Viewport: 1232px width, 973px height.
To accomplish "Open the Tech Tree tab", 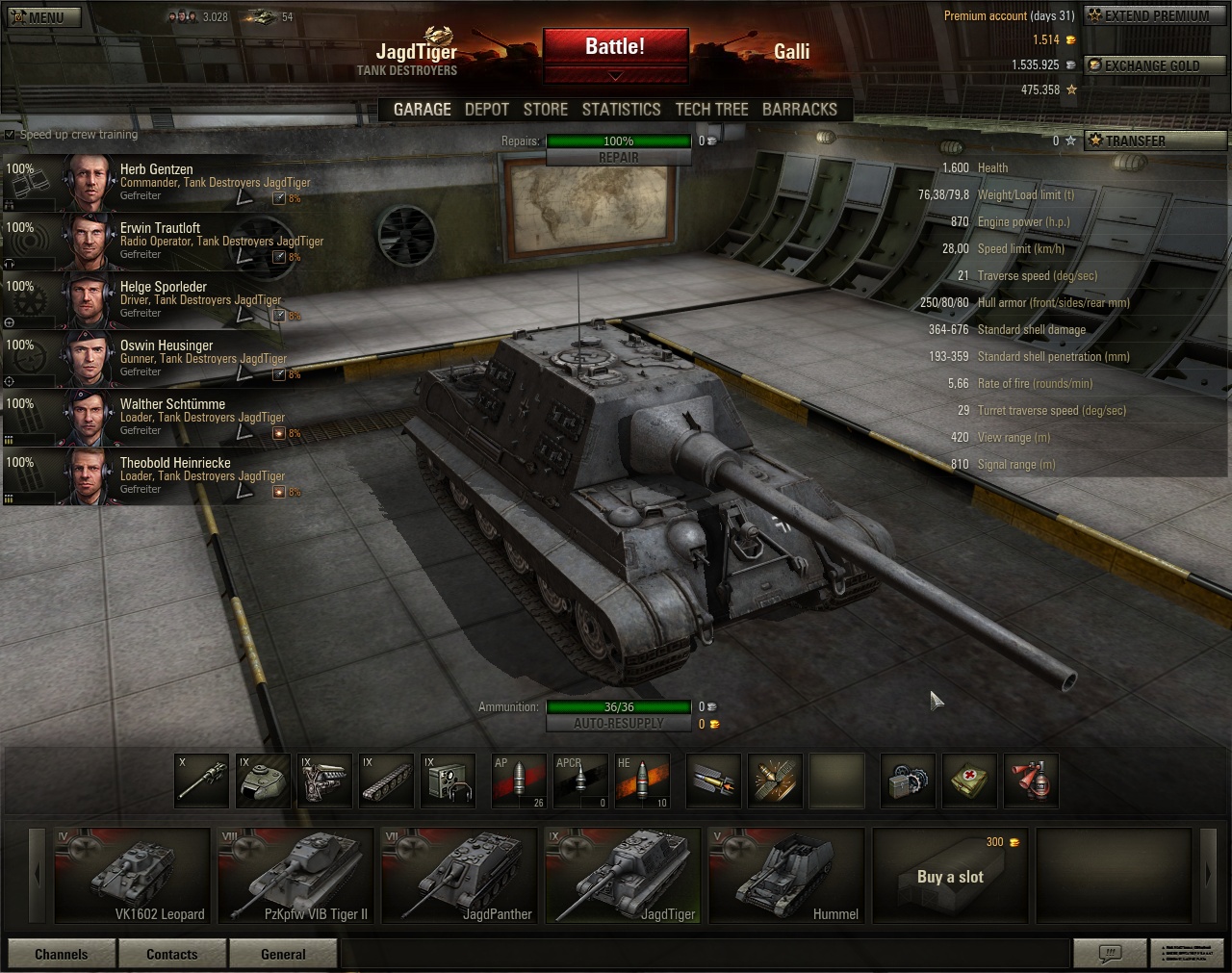I will (711, 110).
